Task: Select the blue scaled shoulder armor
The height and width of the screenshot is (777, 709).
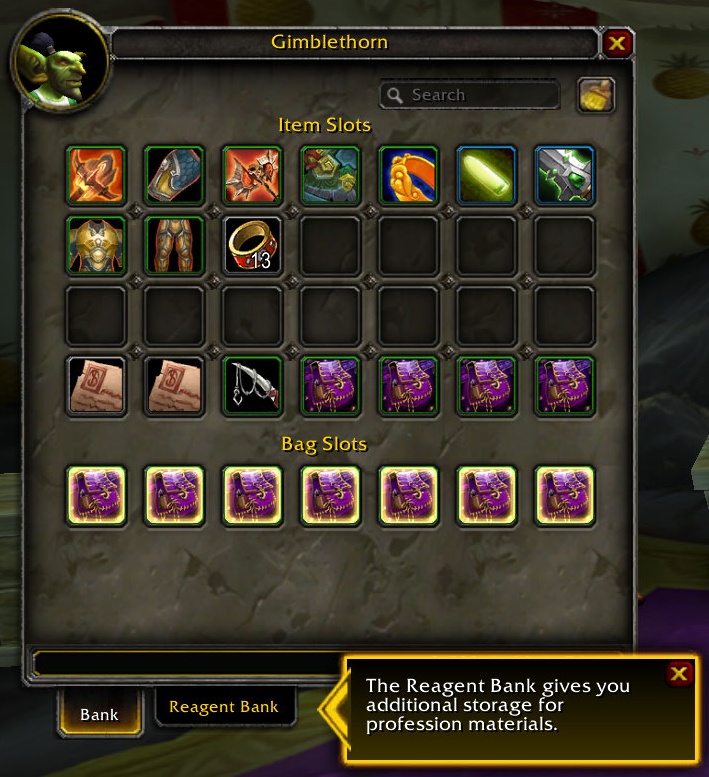Action: pos(174,176)
